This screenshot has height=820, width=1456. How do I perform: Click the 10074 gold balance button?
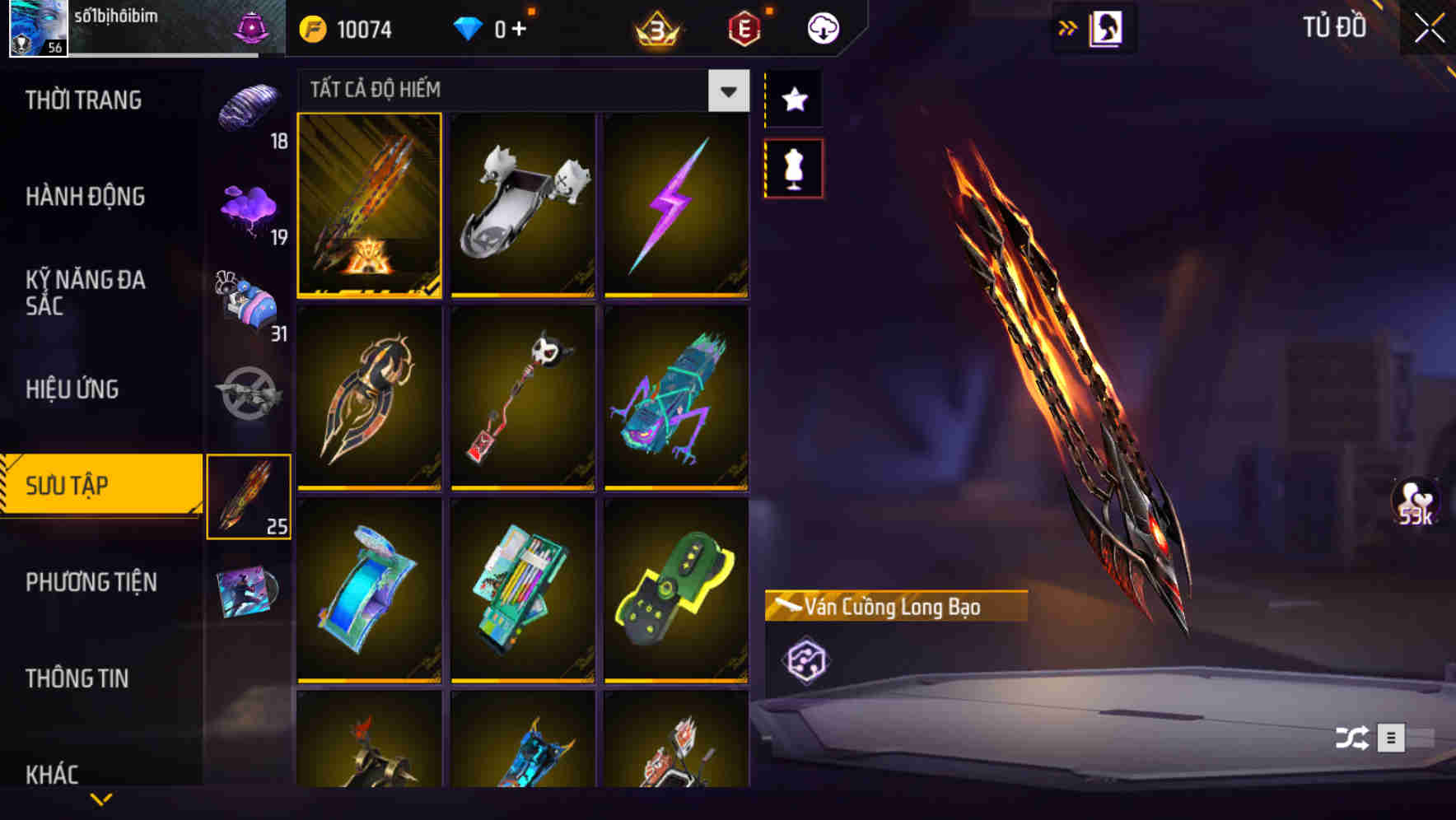[x=346, y=27]
